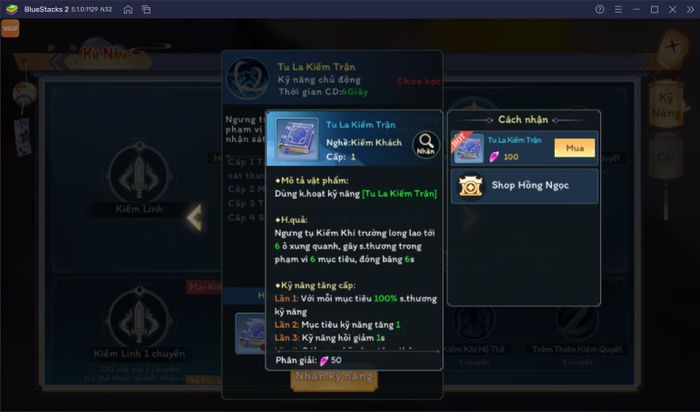Buy the Tu La Kiếm Trận skill book
The width and height of the screenshot is (700, 412).
pos(574,148)
